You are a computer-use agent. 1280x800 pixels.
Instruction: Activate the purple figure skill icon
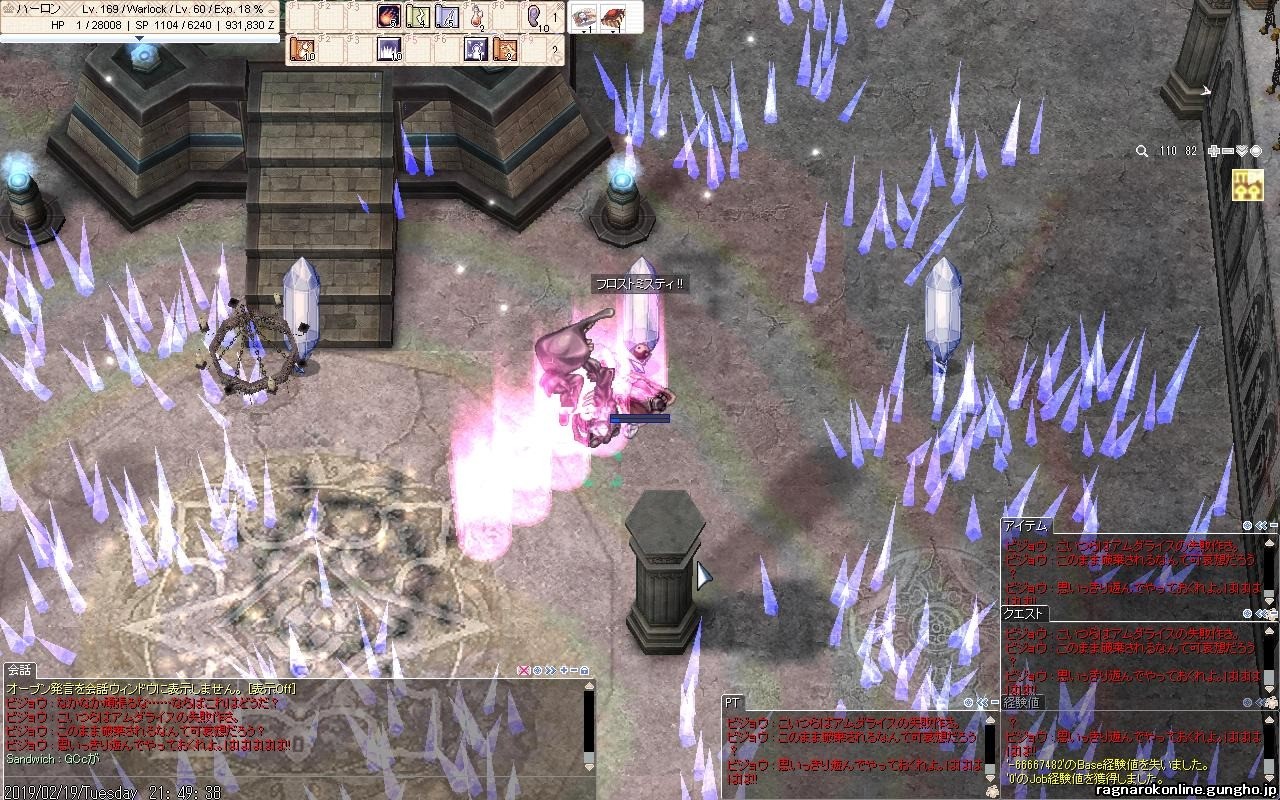point(476,49)
